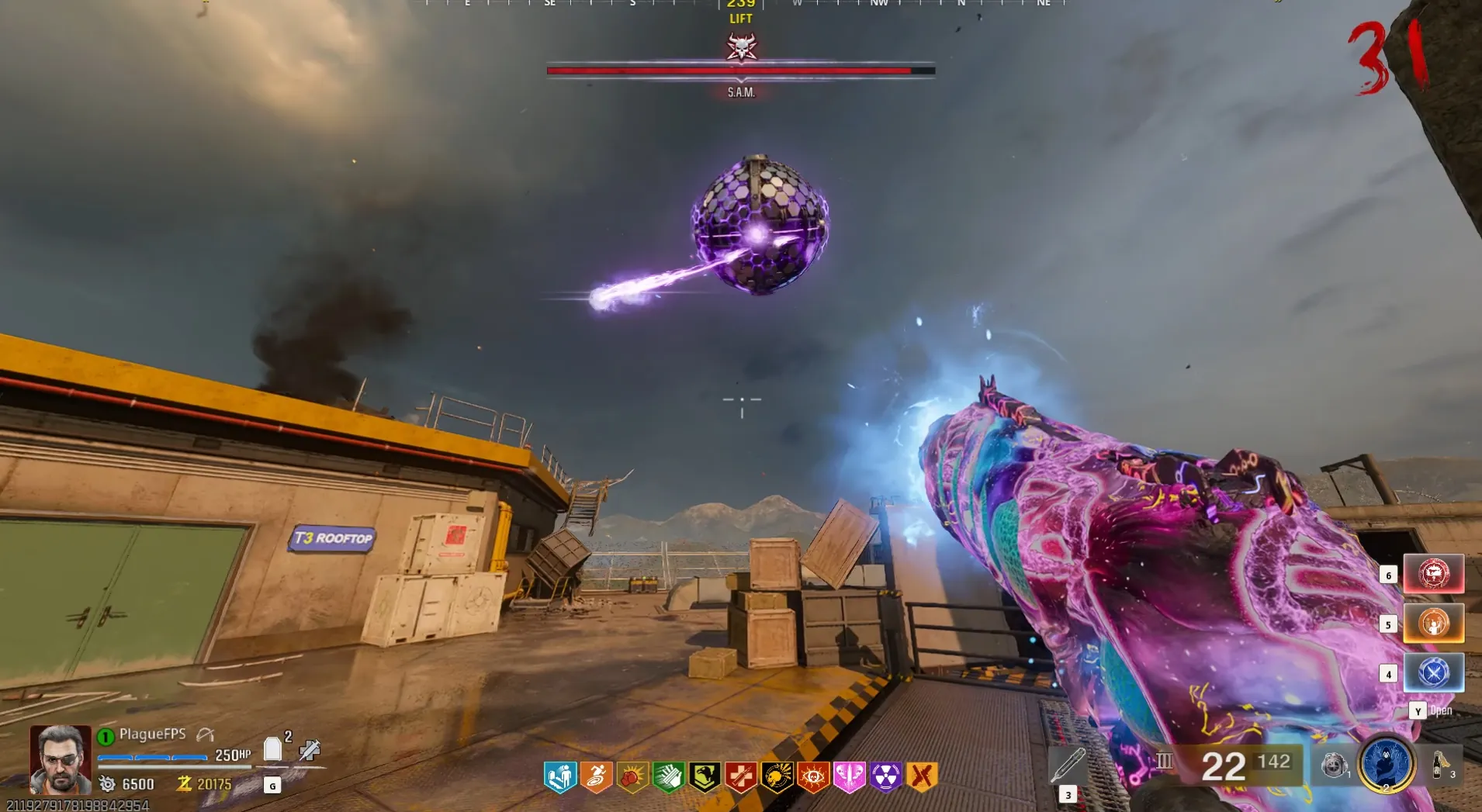1482x812 pixels.
Task: Select the round tactical grenade icon
Action: click(x=1334, y=765)
